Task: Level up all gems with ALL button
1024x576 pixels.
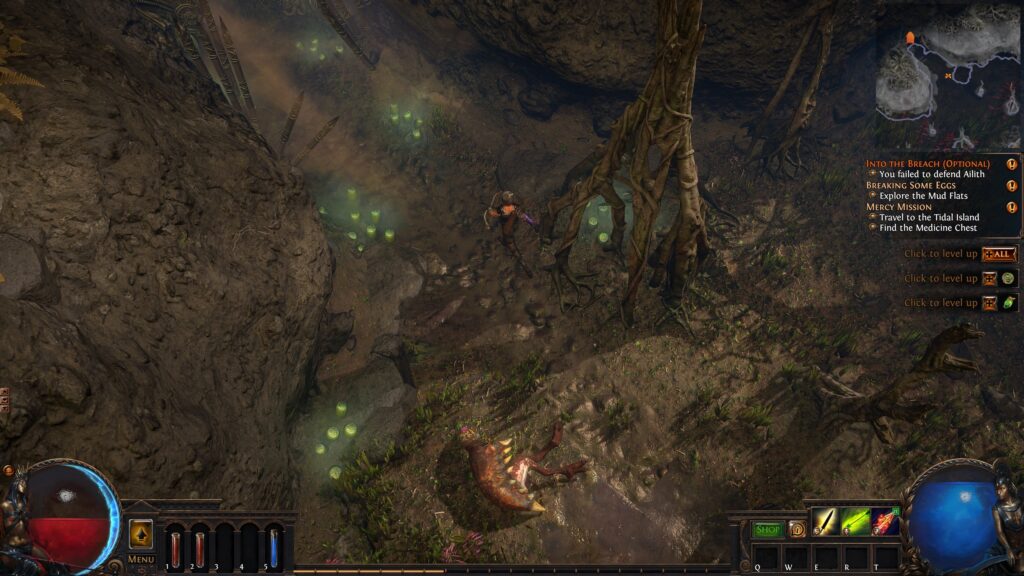Action: [x=999, y=254]
